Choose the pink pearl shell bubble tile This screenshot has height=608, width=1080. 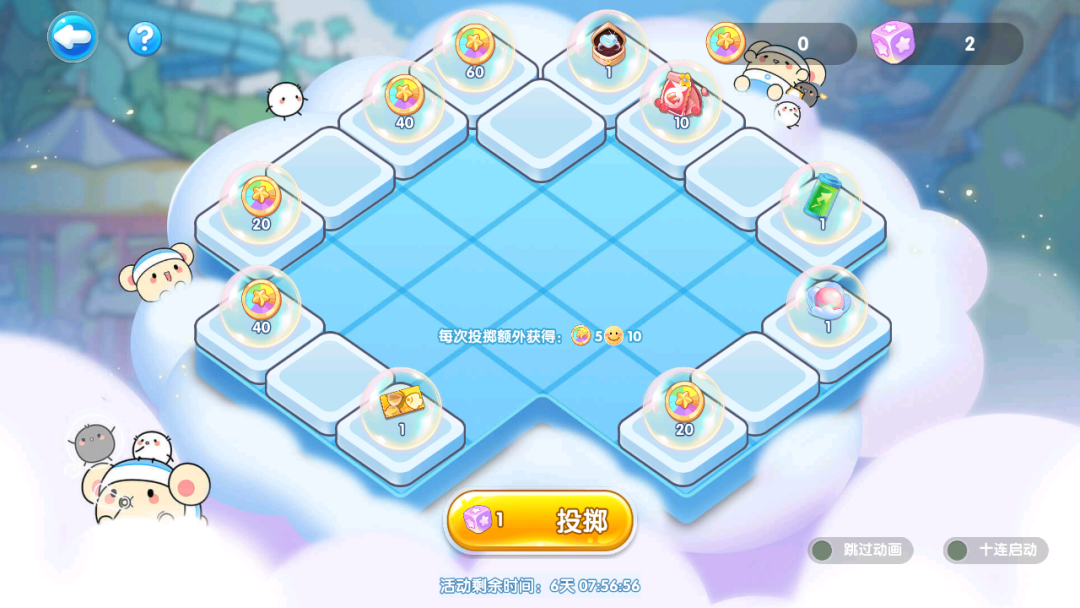click(x=827, y=304)
